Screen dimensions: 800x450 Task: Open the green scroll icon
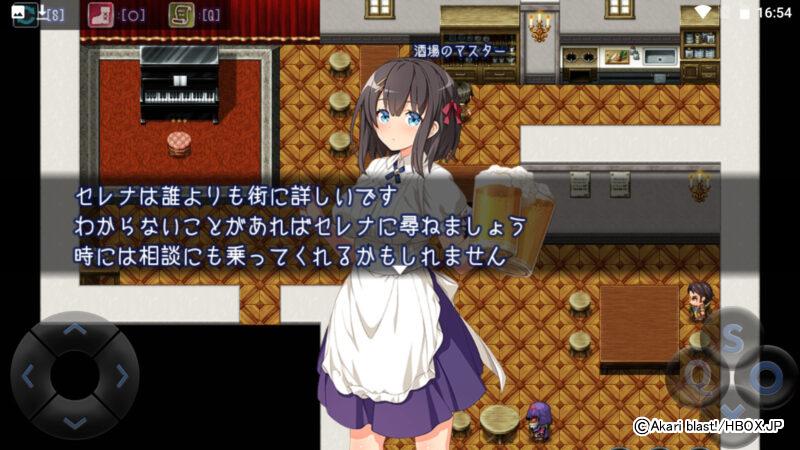pos(181,15)
